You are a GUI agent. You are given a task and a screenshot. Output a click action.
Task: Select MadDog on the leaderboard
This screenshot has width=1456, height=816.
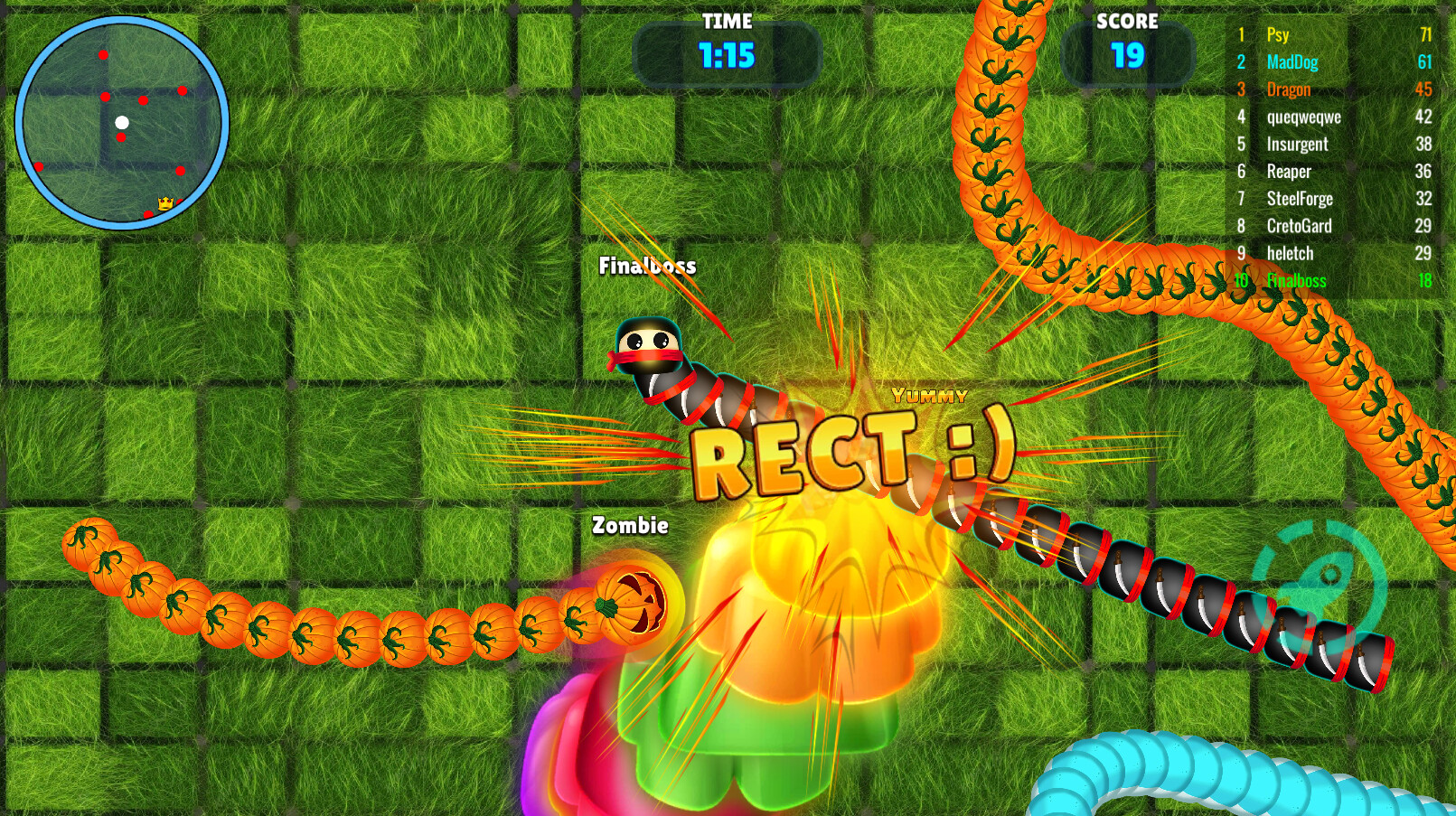[x=1291, y=62]
